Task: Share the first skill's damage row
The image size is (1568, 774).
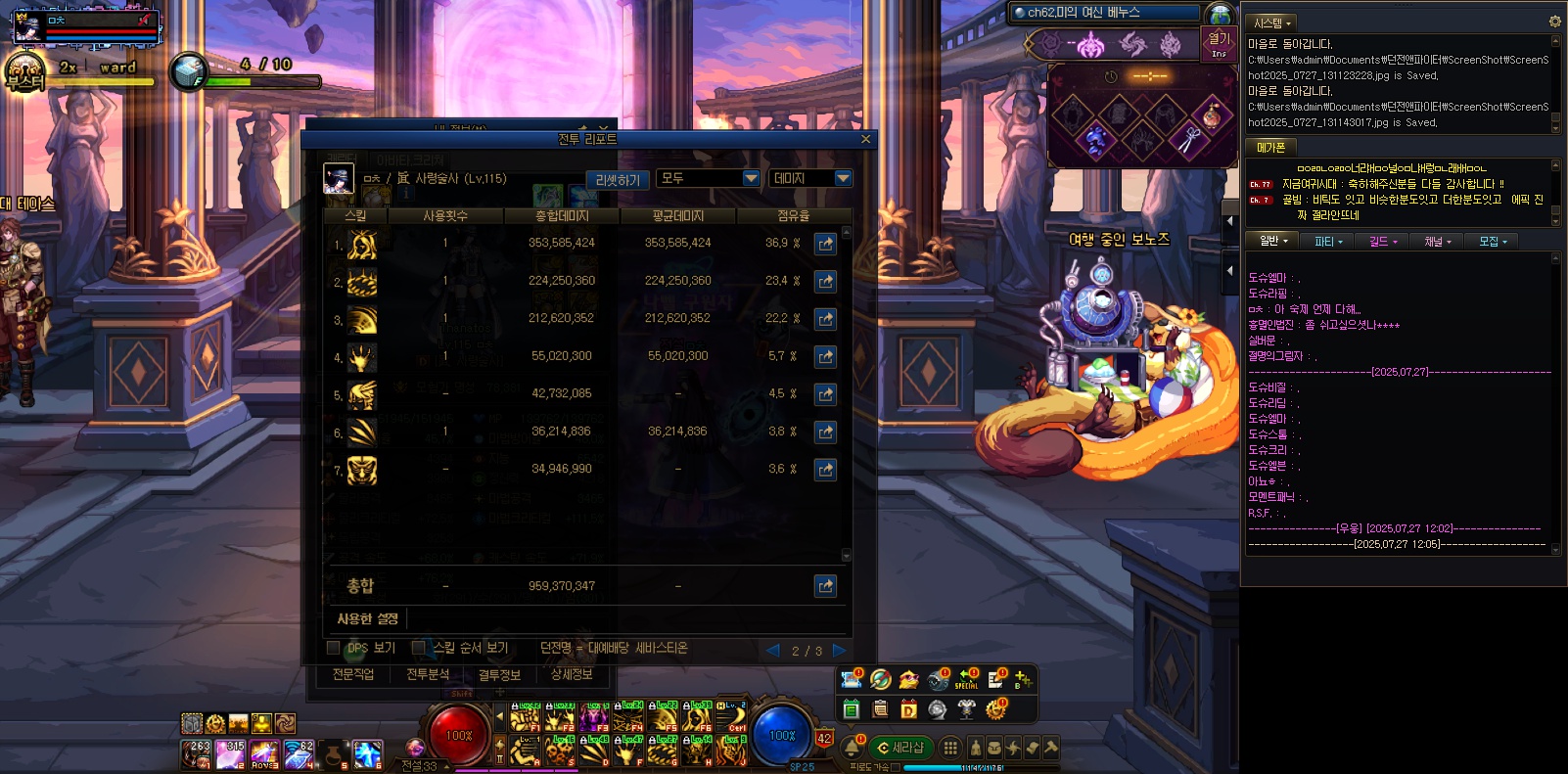Action: pos(825,244)
